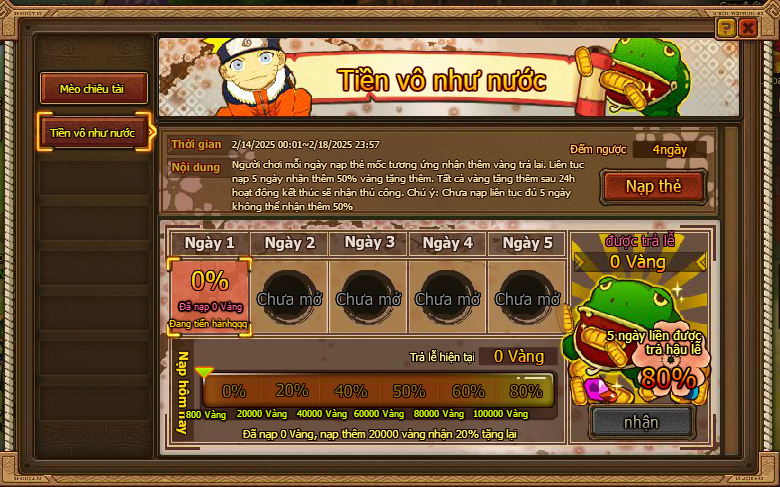Choose the Ngày 3 locked slot
This screenshot has width=780, height=487.
click(368, 296)
